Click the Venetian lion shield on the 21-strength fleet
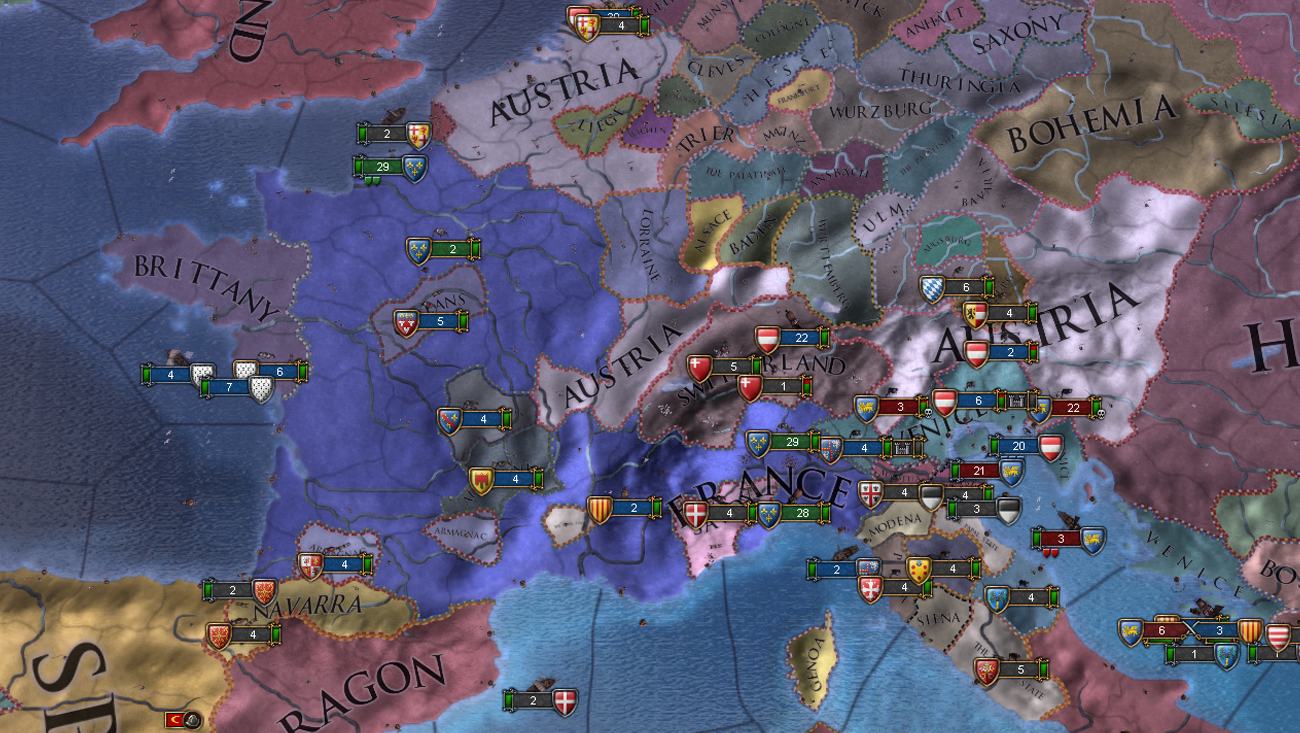 [1011, 473]
